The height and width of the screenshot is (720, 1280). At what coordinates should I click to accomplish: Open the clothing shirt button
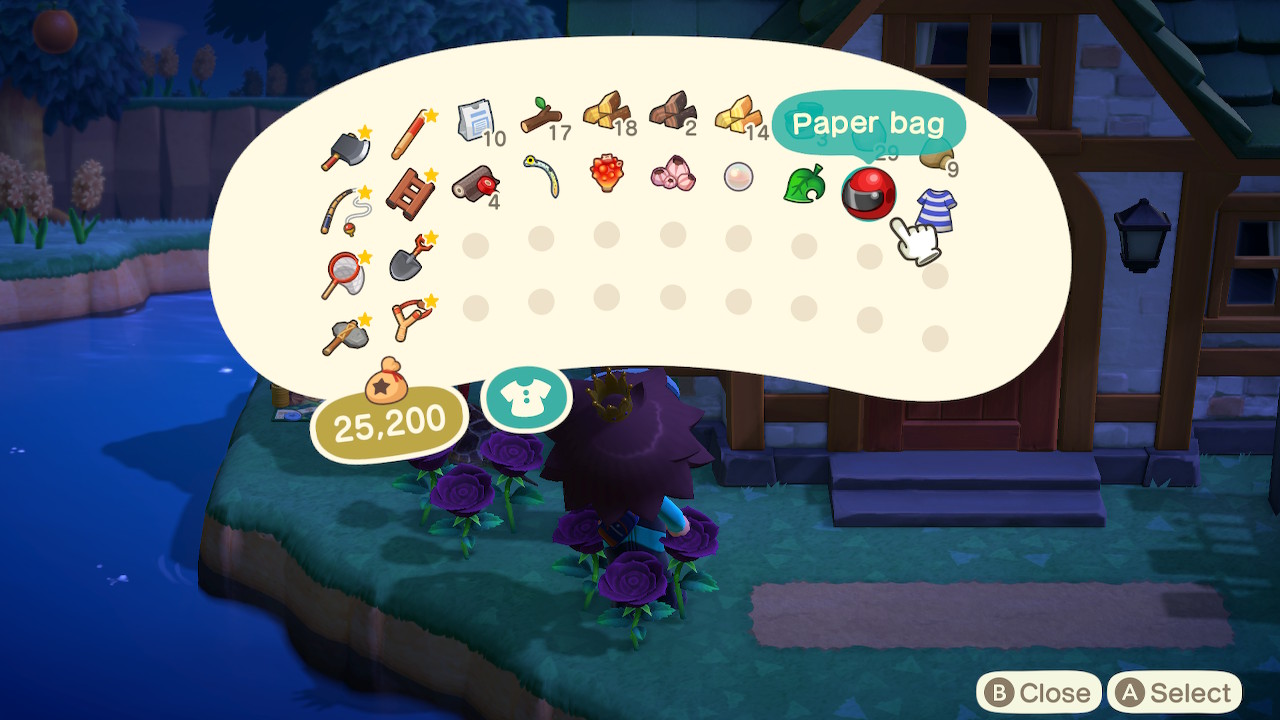(x=526, y=398)
